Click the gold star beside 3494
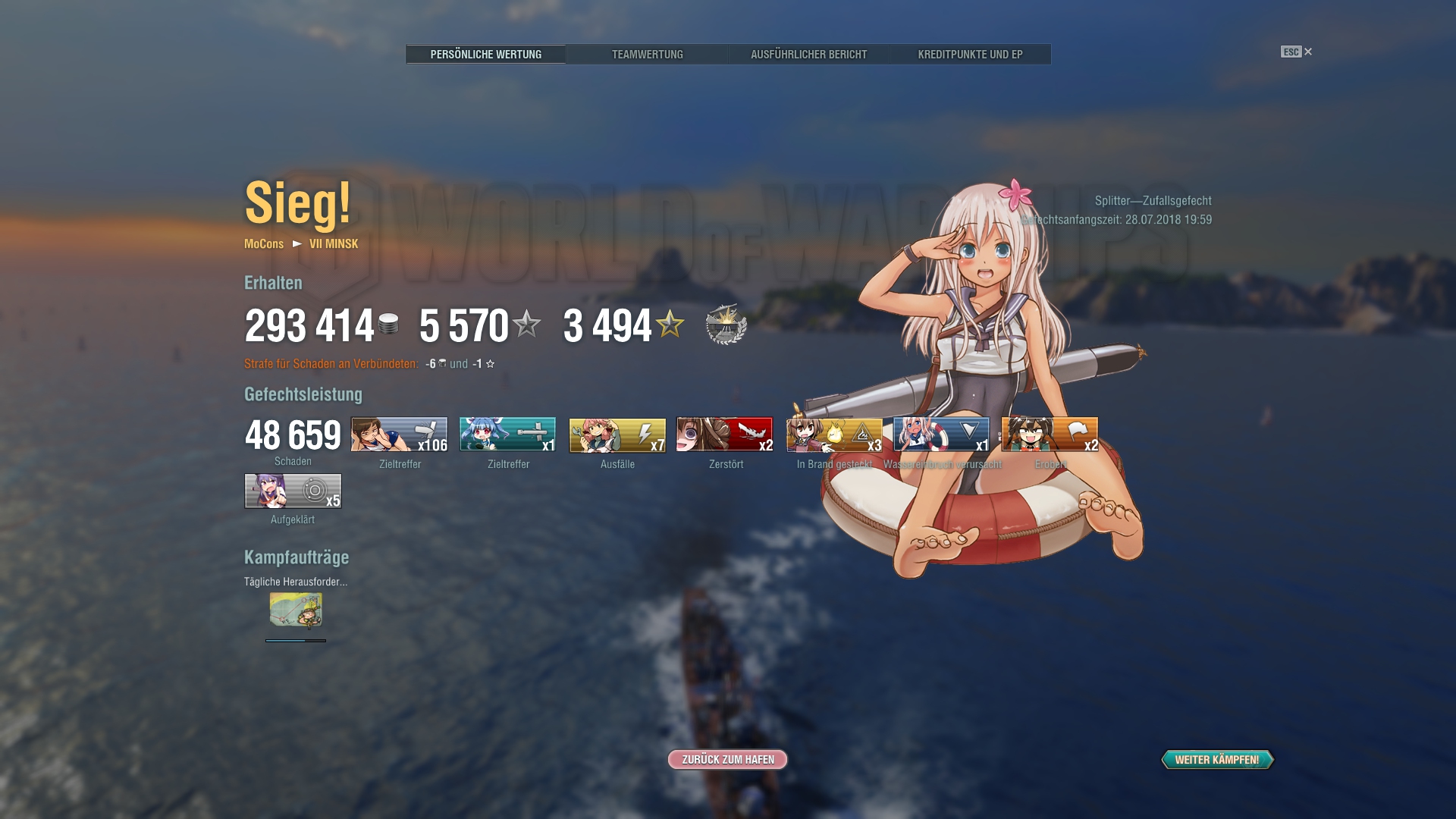1456x819 pixels. point(667,325)
